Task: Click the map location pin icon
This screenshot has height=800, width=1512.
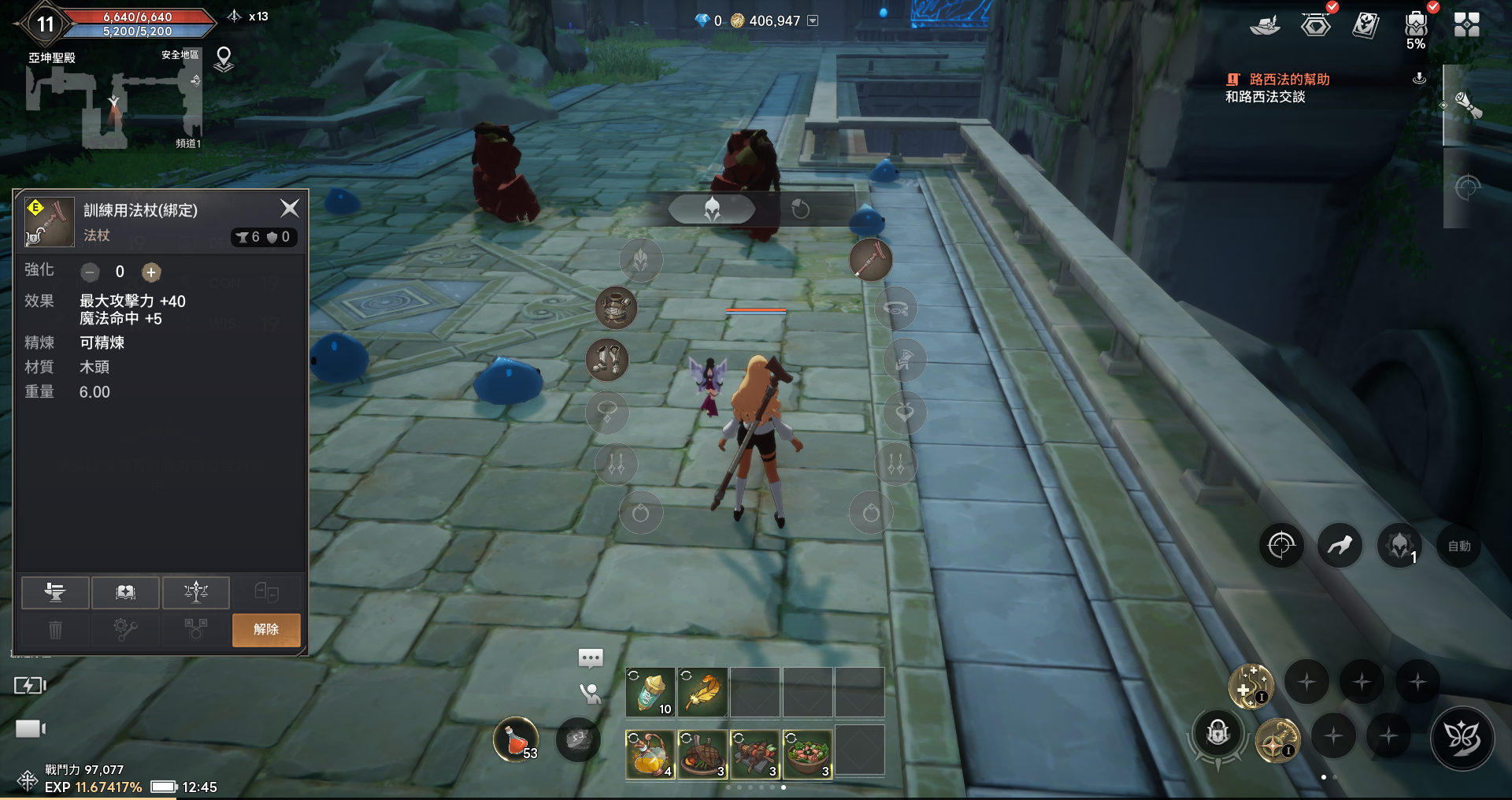Action: tap(224, 59)
